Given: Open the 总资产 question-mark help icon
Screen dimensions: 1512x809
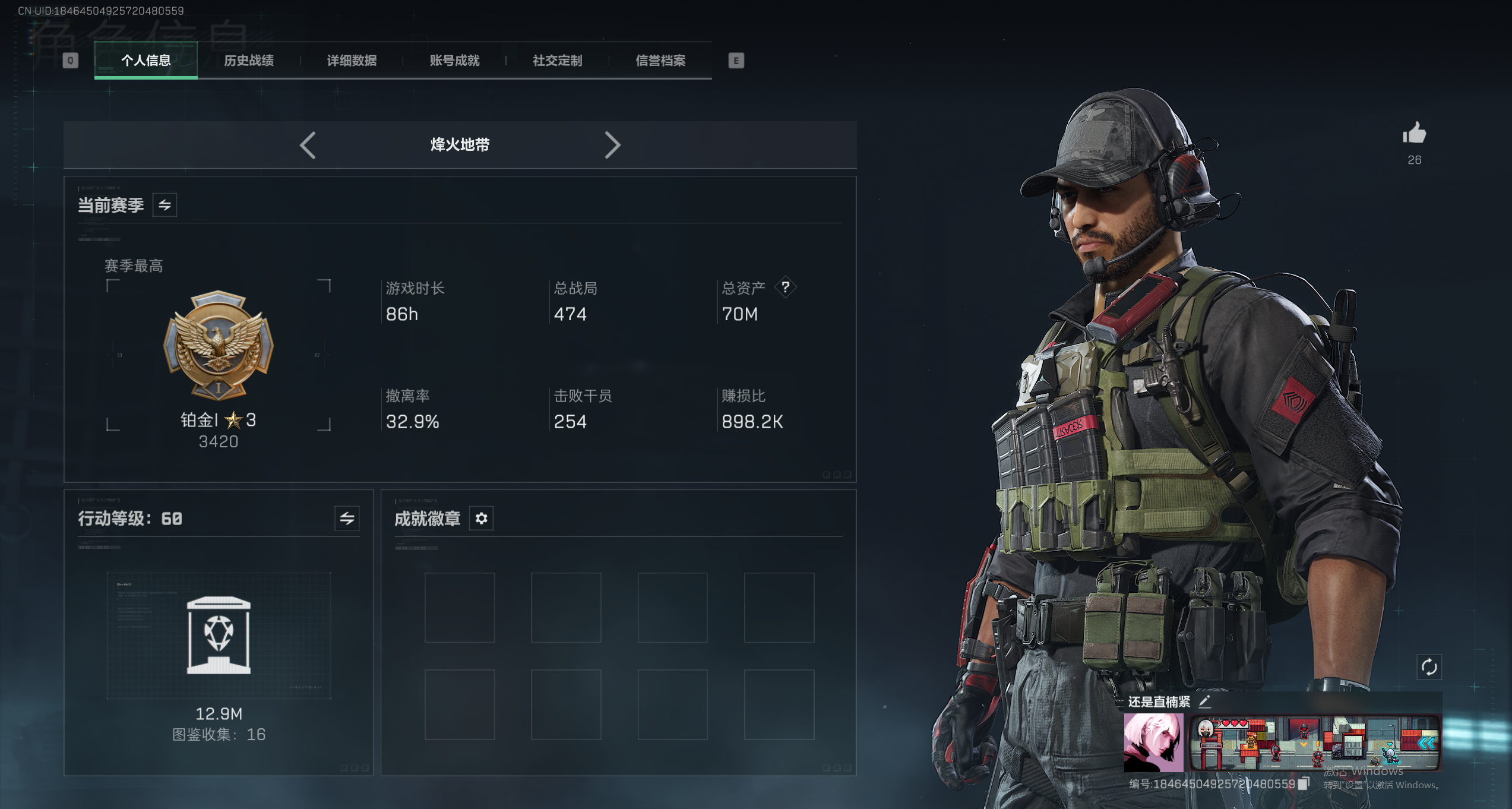Looking at the screenshot, I should 785,288.
